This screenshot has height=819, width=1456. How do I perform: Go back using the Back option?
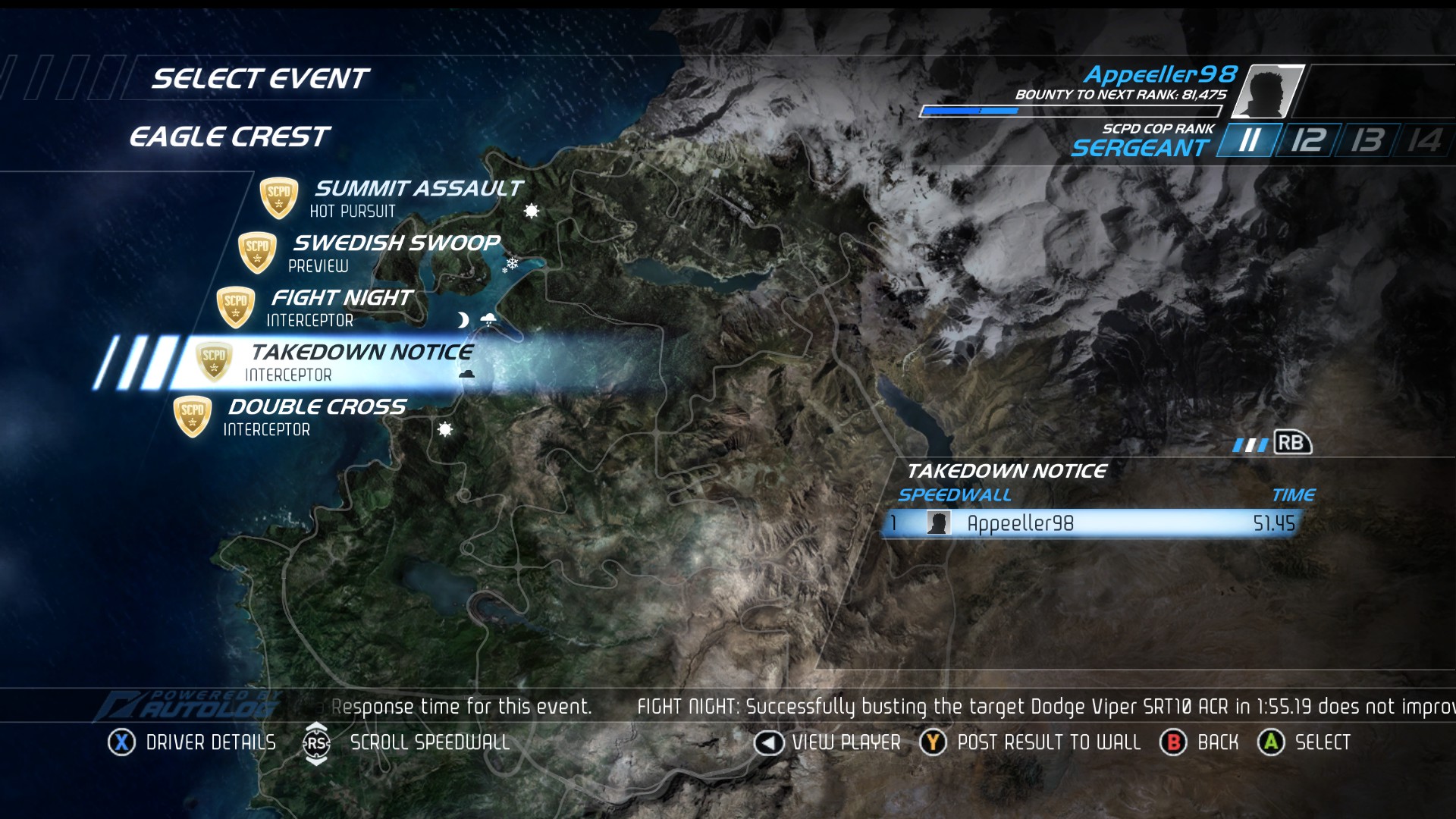pos(1200,742)
